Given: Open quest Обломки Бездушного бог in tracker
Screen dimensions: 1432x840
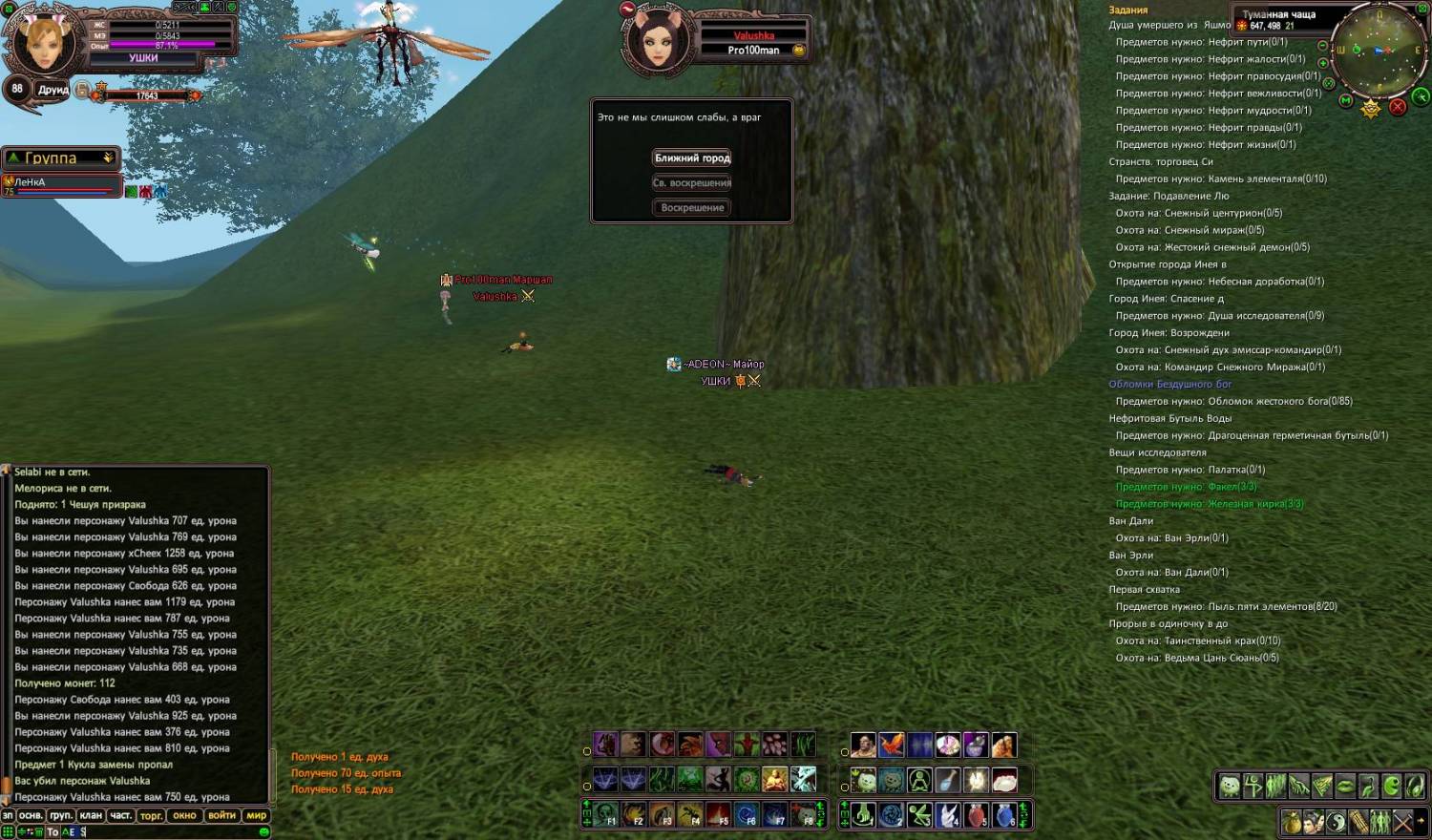Looking at the screenshot, I should click(x=1169, y=385).
